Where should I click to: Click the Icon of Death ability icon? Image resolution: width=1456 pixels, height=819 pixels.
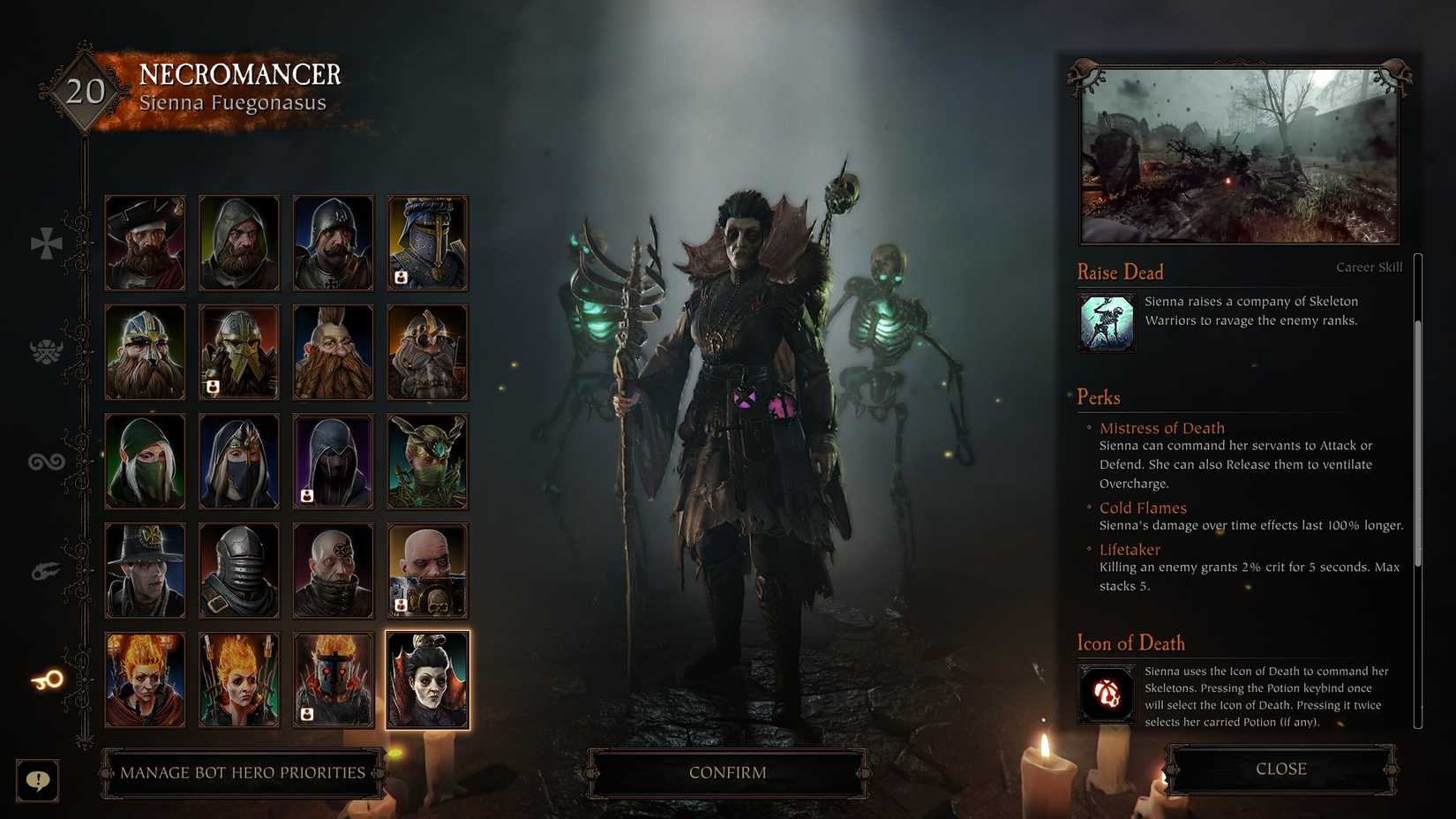pos(1106,695)
